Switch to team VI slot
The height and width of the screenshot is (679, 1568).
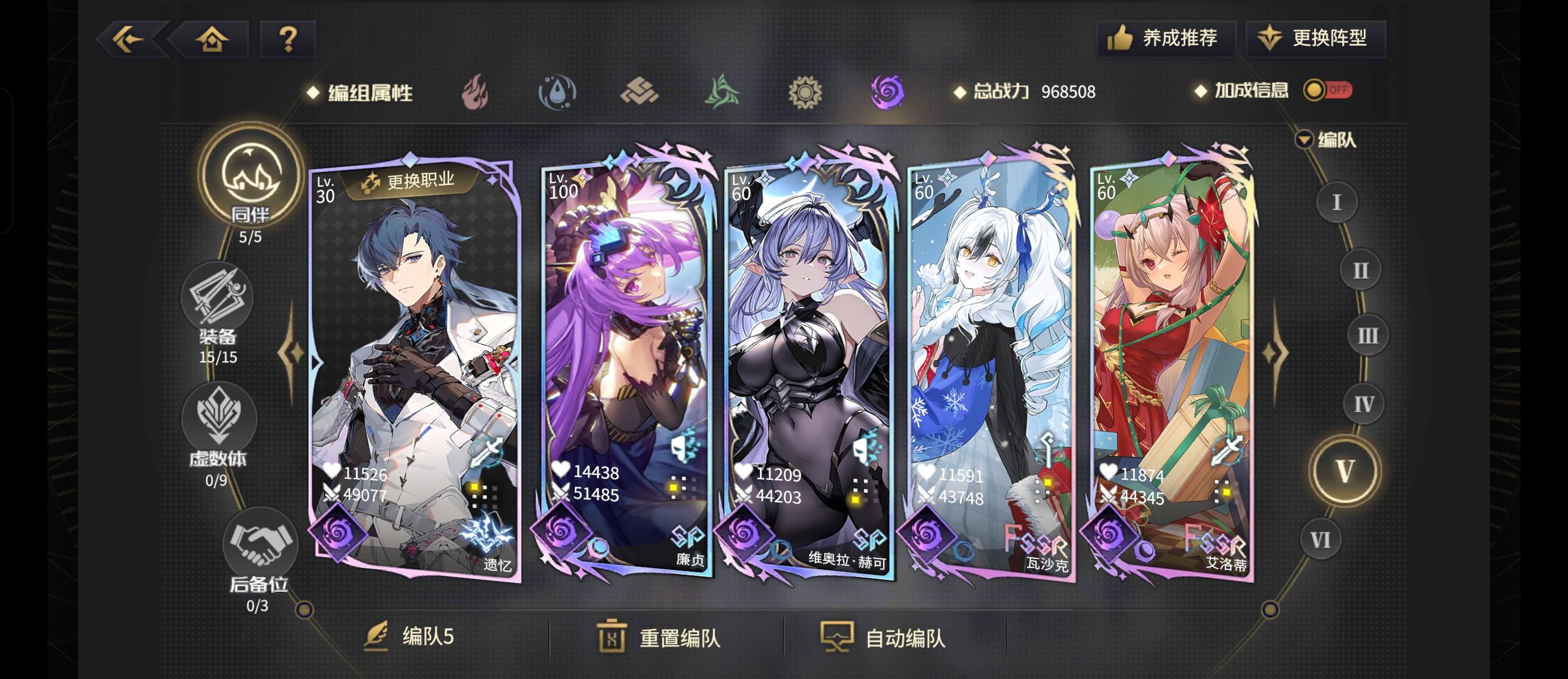pos(1321,540)
